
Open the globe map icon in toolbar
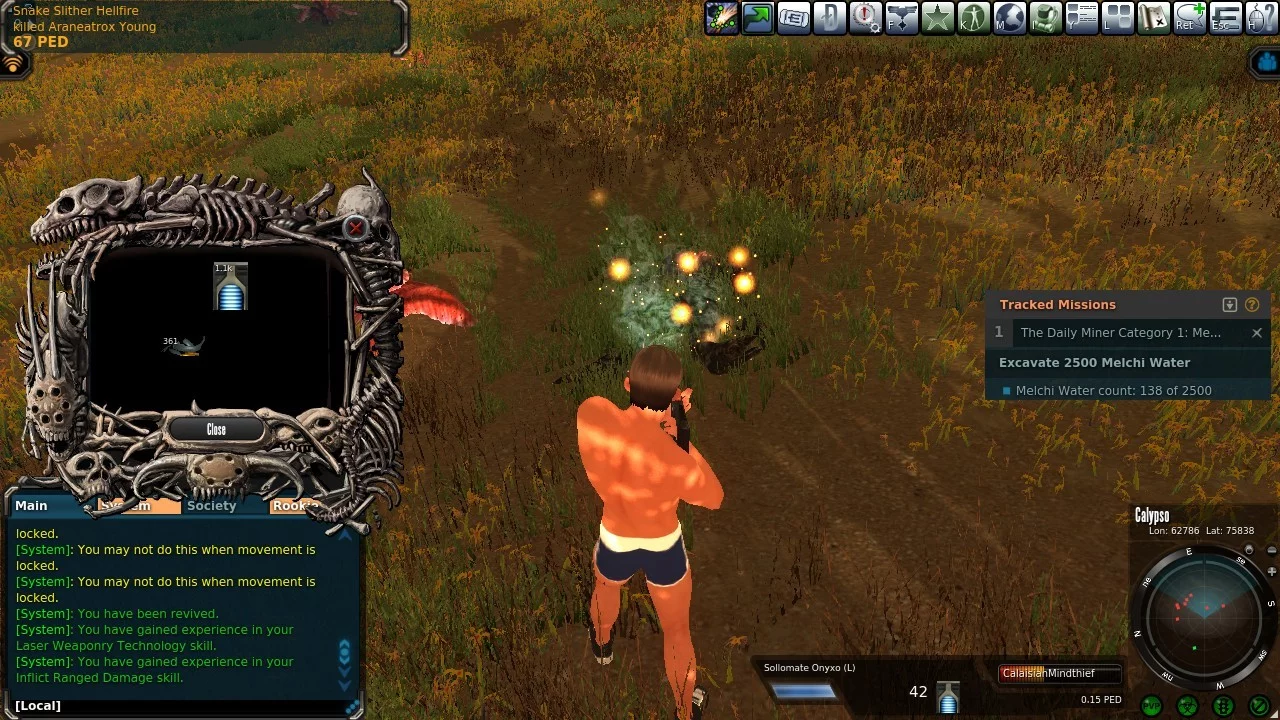coord(1010,18)
